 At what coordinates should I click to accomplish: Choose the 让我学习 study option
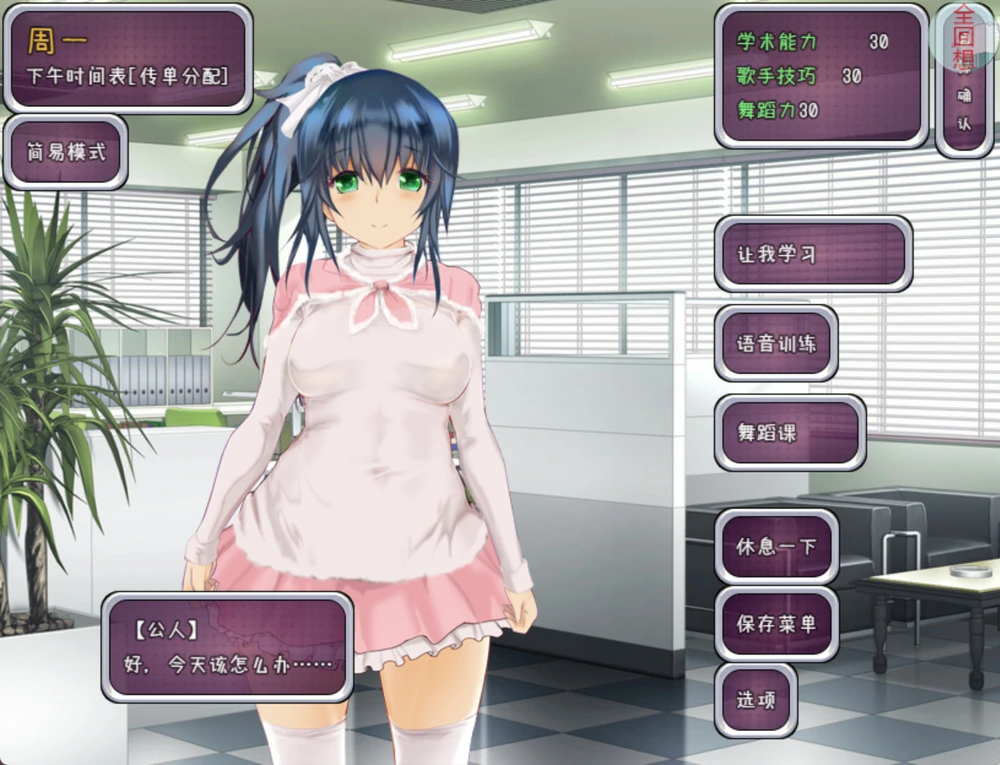pyautogui.click(x=812, y=254)
